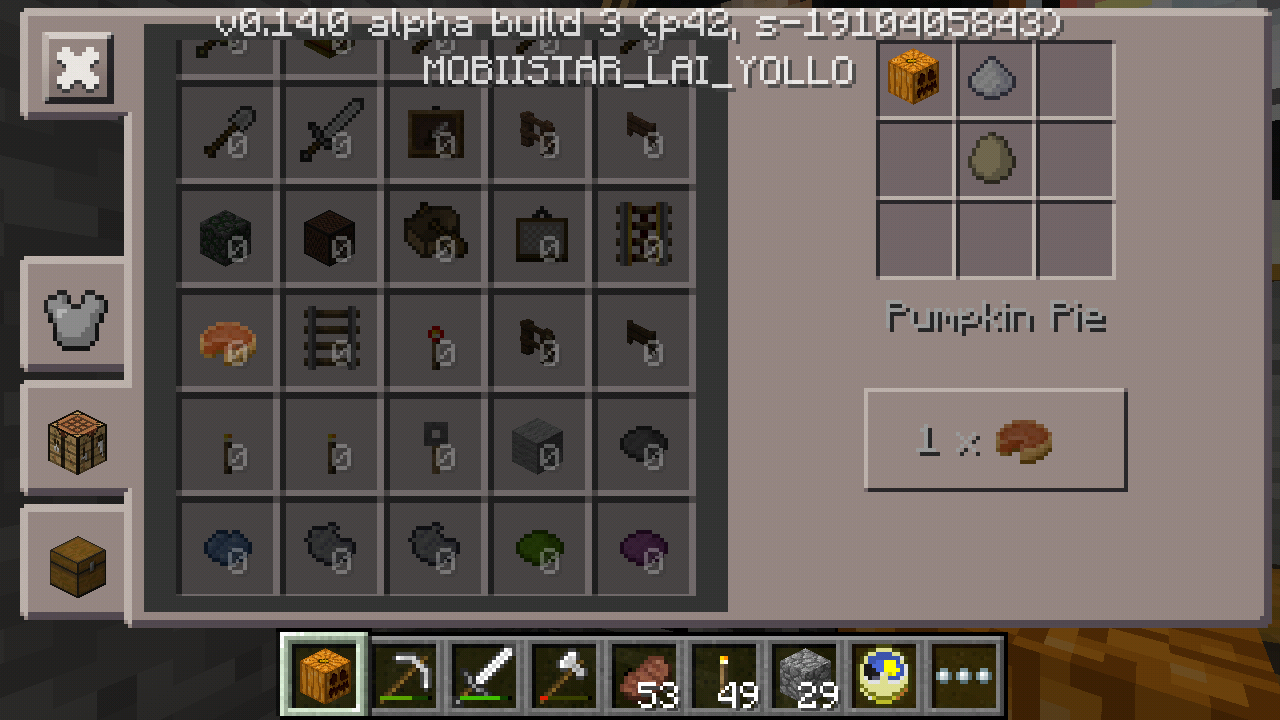Close the crafting screen
Screen dimensions: 1280x720
pyautogui.click(x=77, y=68)
